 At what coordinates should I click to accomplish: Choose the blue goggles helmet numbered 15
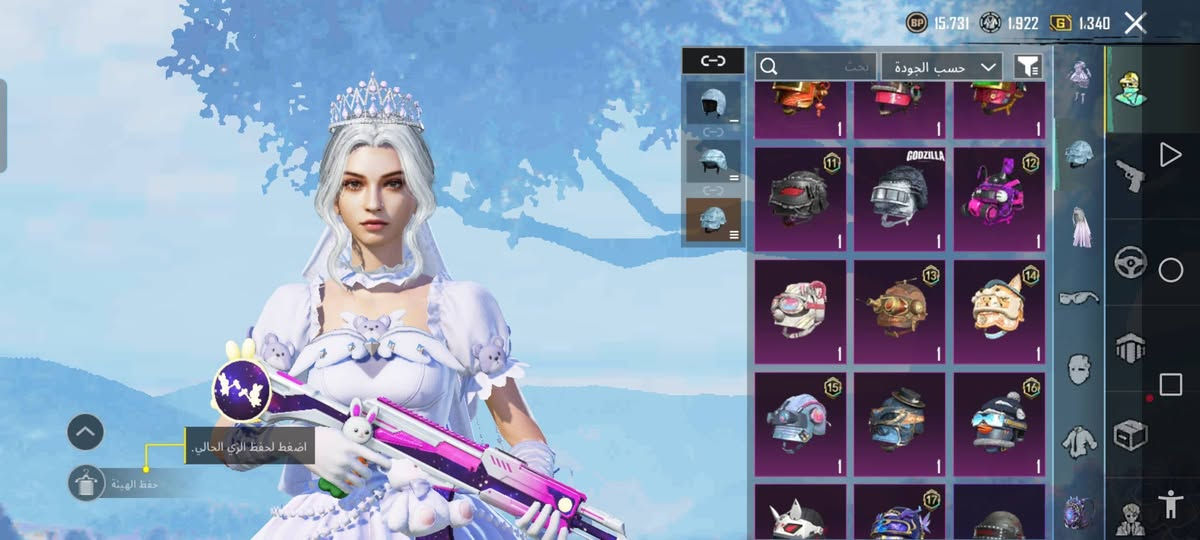(799, 423)
